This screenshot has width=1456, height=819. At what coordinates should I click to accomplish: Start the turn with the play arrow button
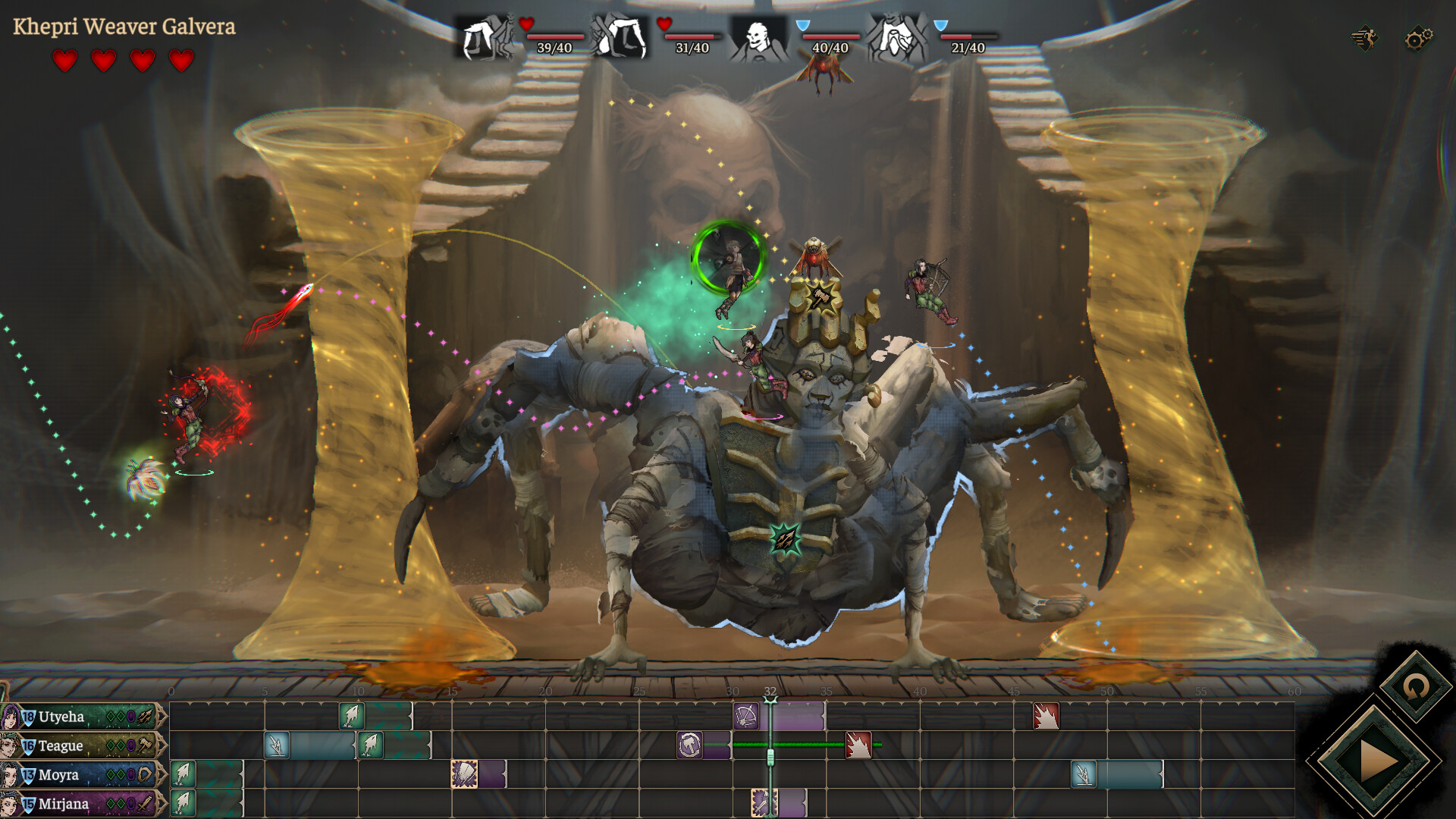(1373, 761)
